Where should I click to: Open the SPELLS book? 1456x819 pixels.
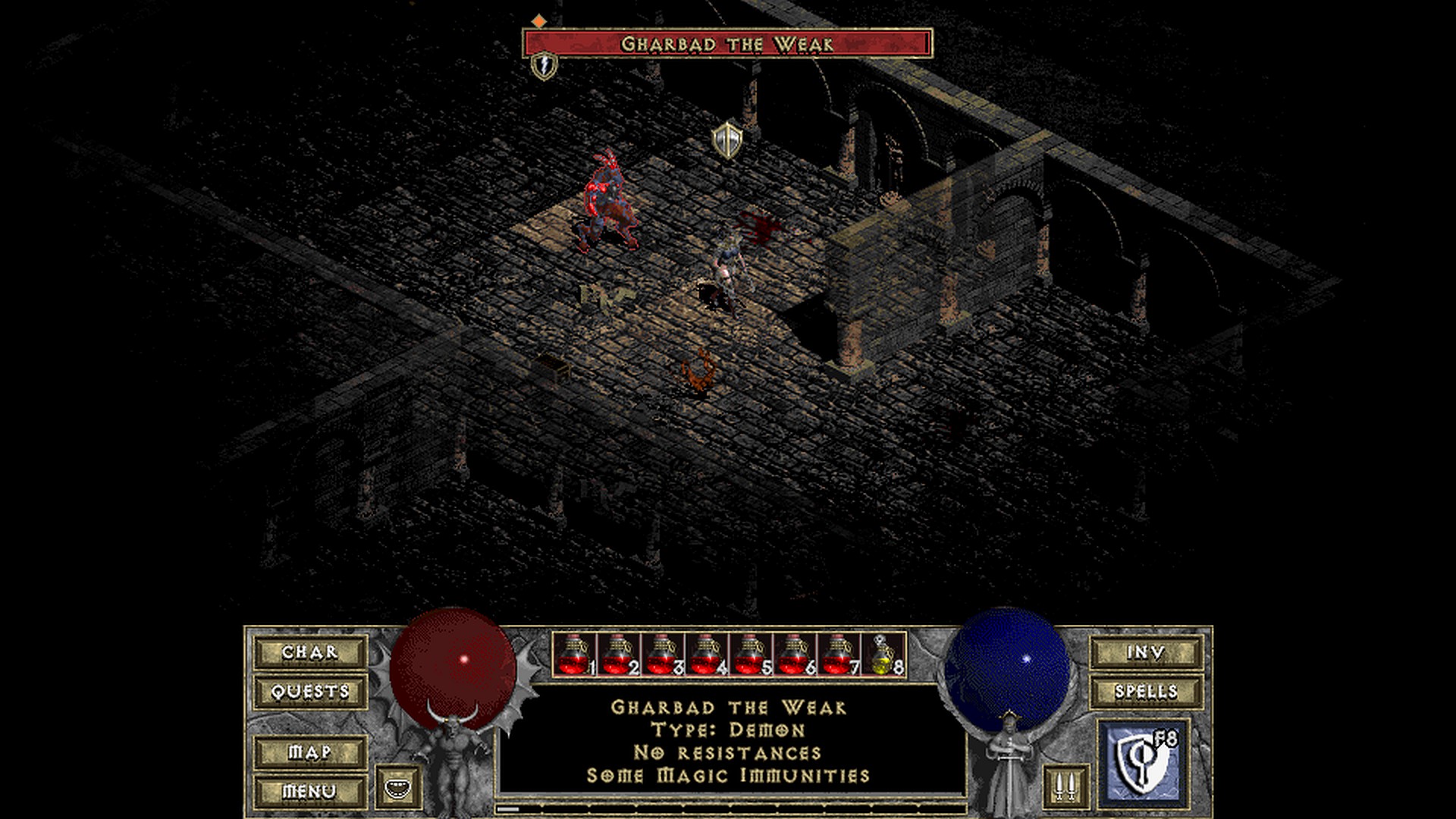1146,692
